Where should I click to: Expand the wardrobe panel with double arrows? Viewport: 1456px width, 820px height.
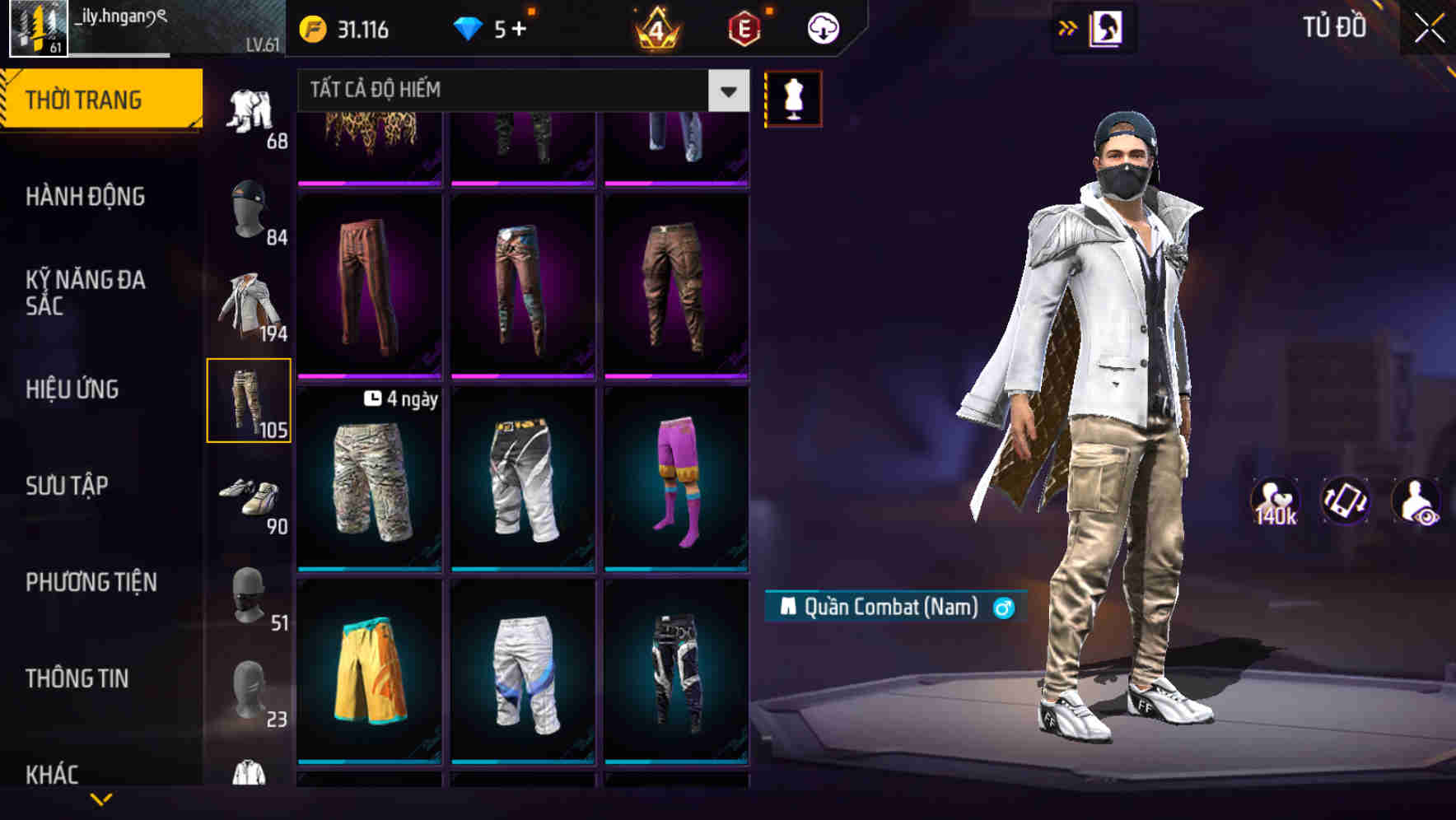[x=1069, y=27]
